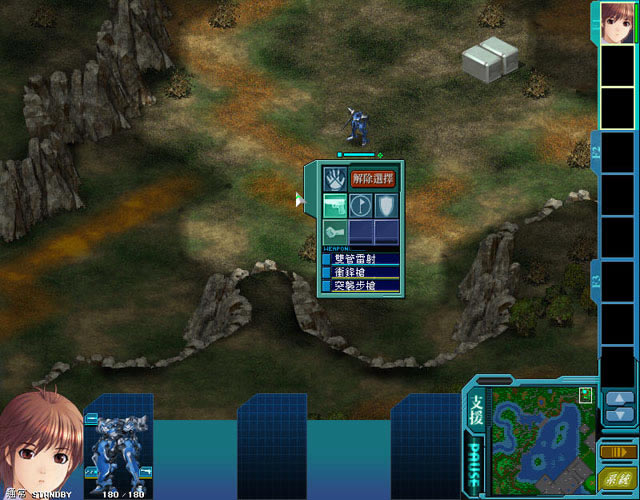This screenshot has height=500, width=640.
Task: Choose the fist melee command
Action: pyautogui.click(x=334, y=232)
